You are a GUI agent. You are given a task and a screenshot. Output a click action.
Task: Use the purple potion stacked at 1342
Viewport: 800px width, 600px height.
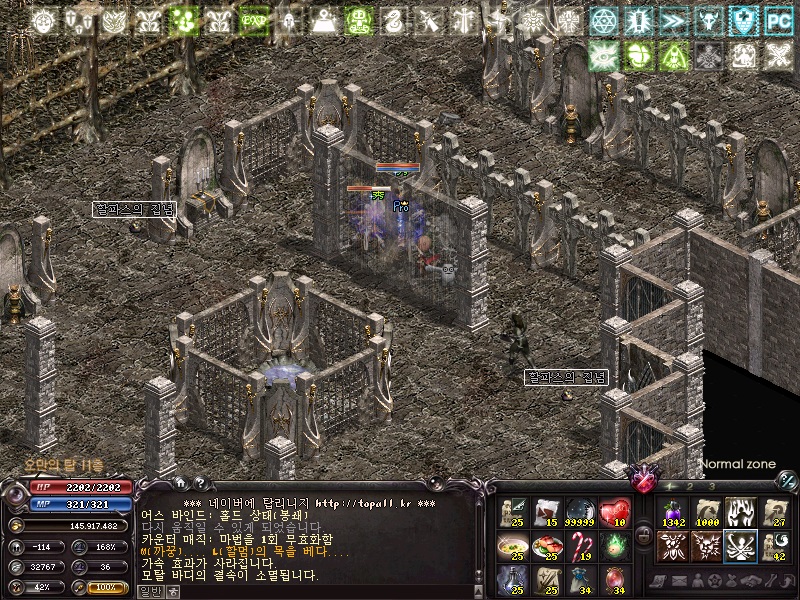[x=672, y=513]
